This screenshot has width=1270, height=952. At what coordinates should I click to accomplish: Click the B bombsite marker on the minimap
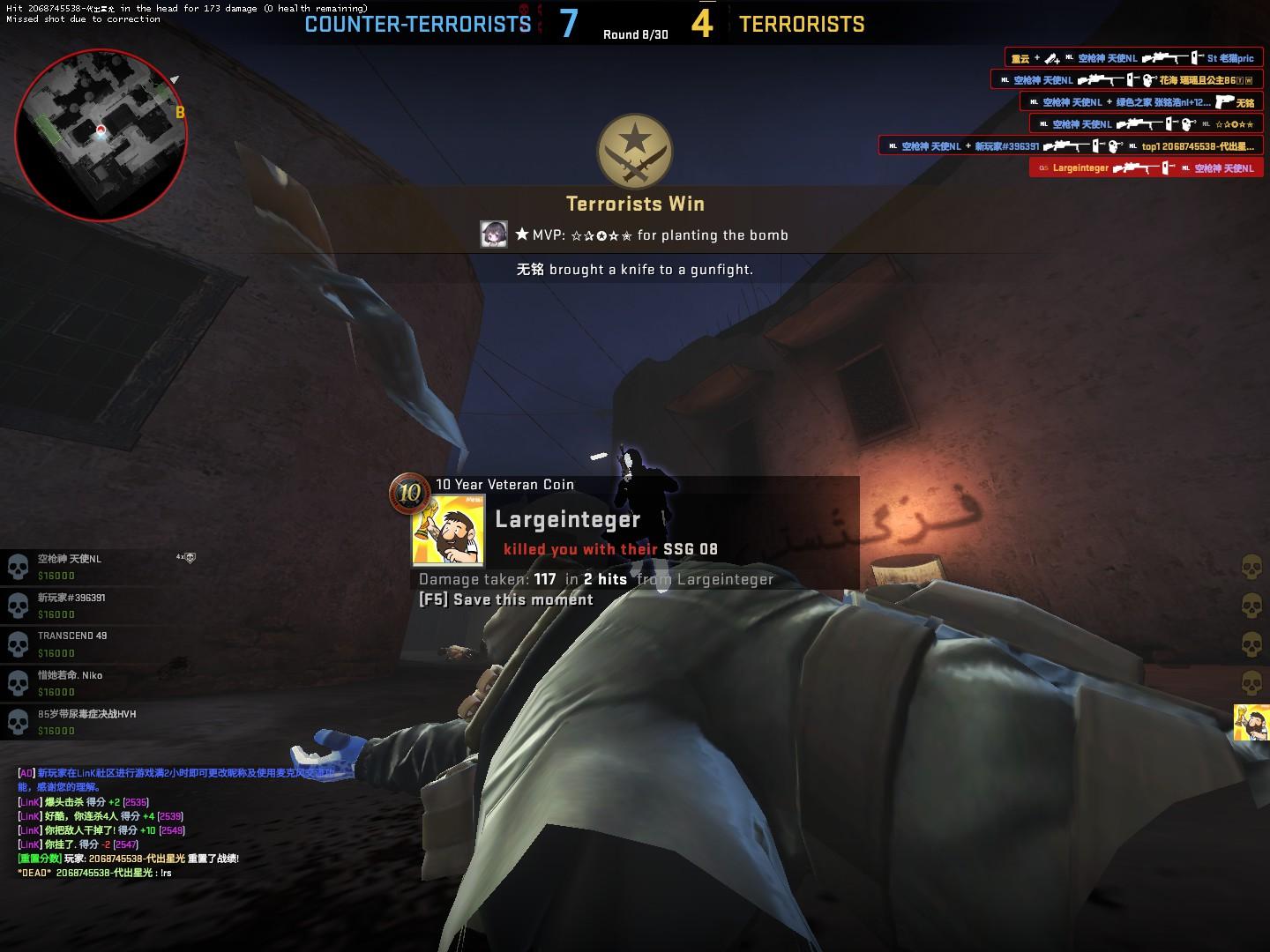coord(180,112)
